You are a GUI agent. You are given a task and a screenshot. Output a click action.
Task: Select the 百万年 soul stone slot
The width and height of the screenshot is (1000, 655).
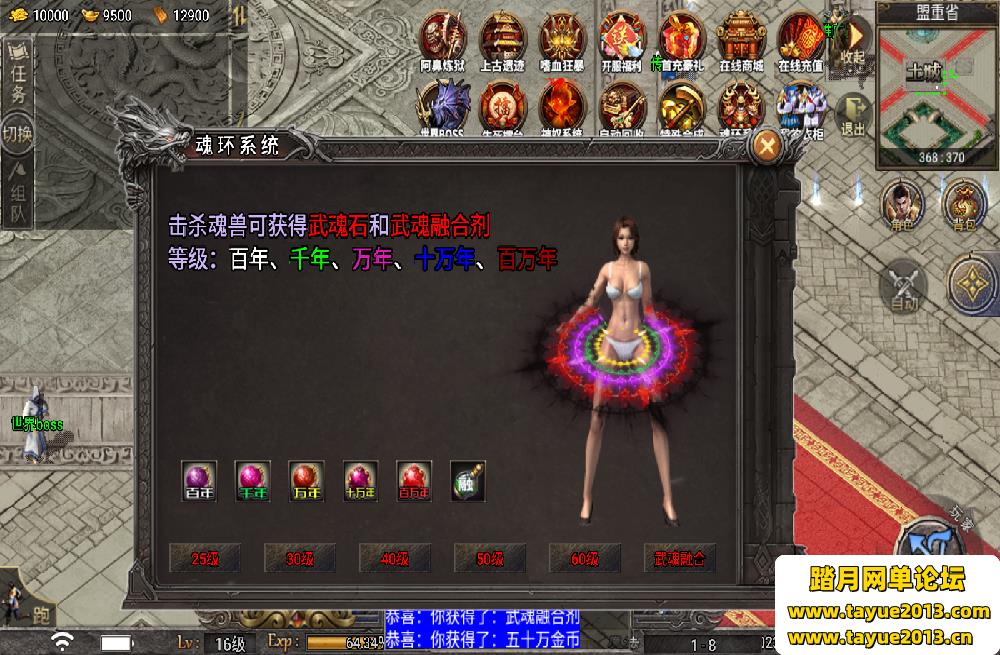[414, 479]
